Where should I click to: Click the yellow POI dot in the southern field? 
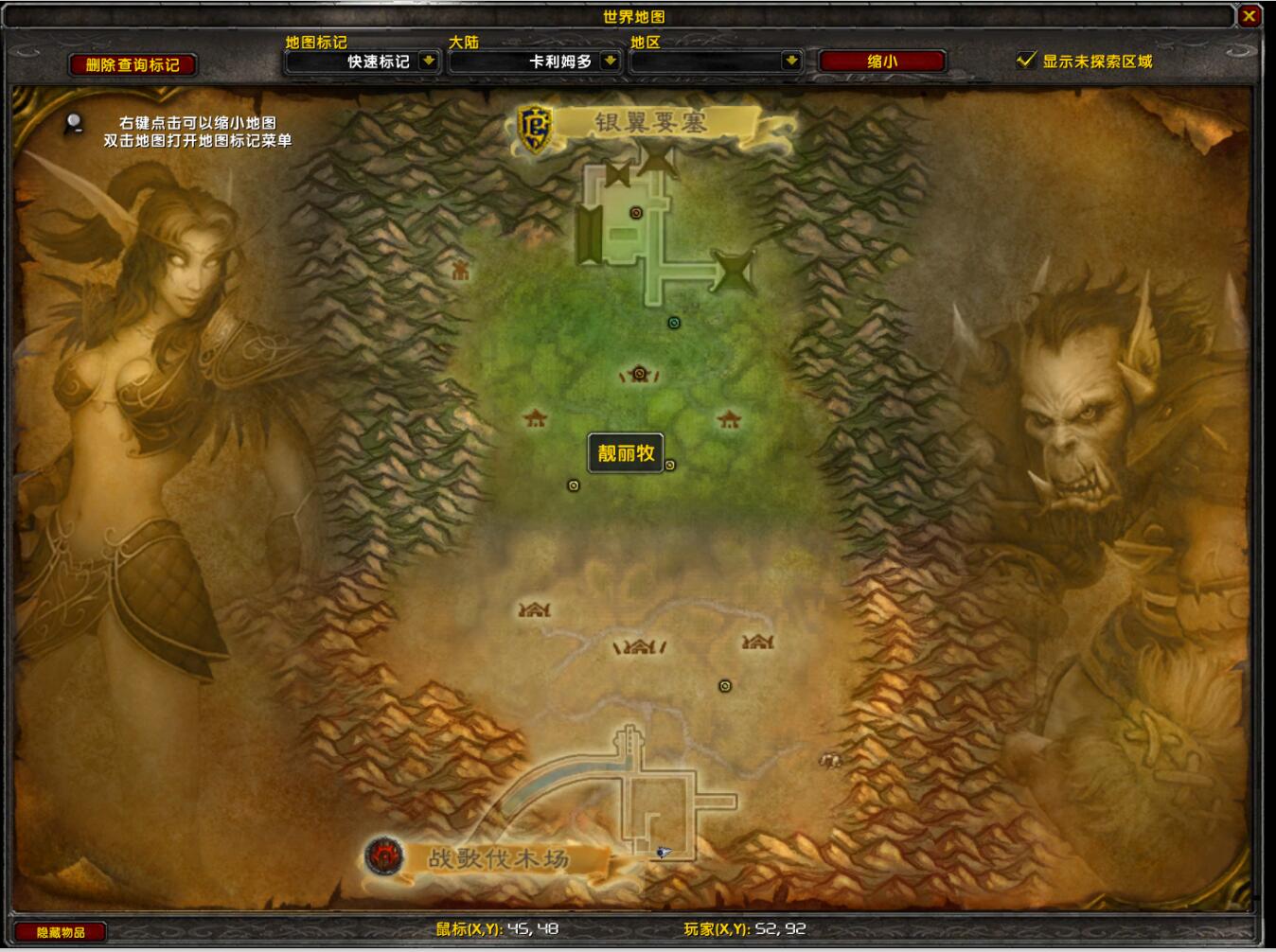(724, 683)
